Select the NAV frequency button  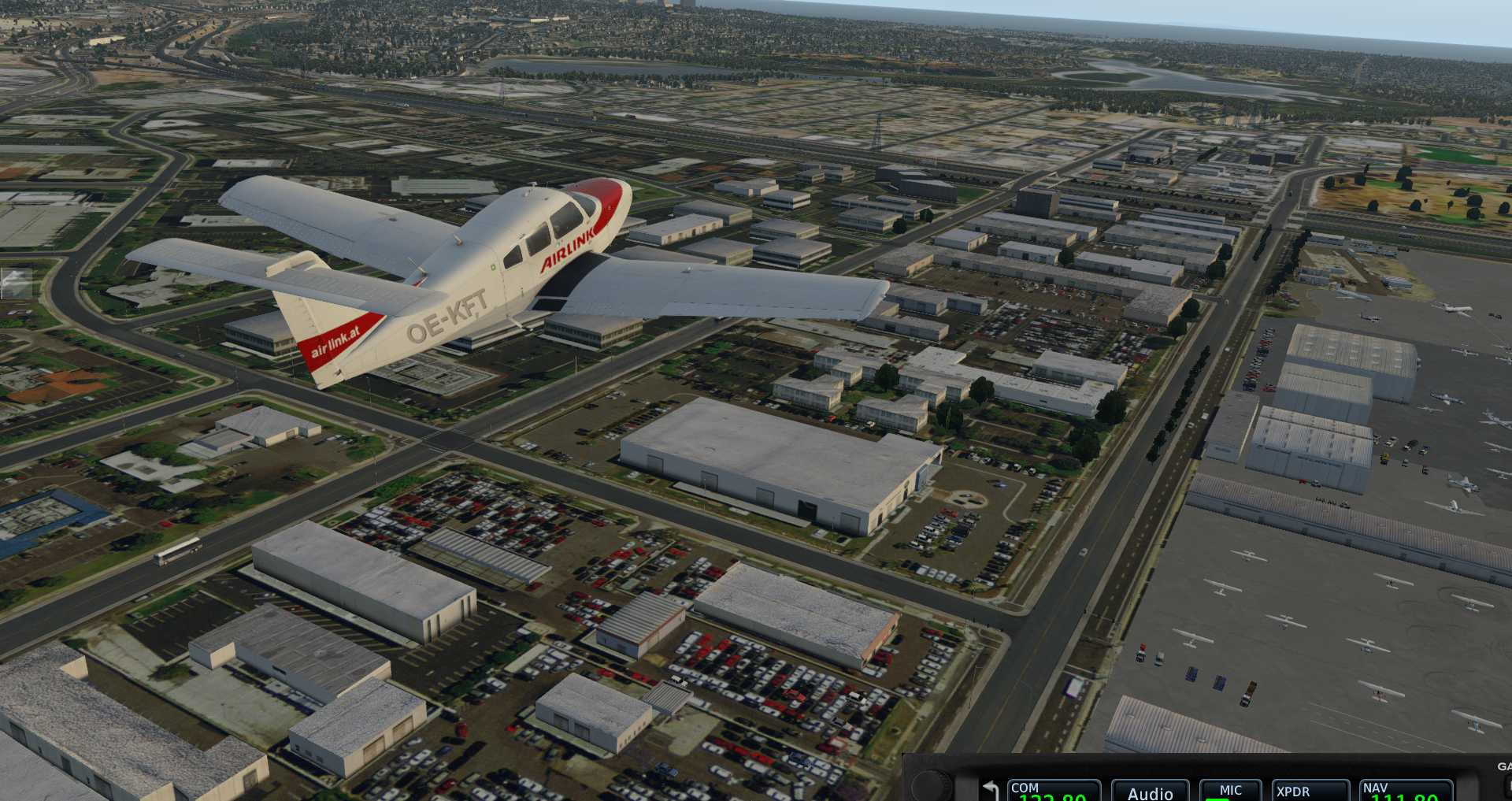1406,791
